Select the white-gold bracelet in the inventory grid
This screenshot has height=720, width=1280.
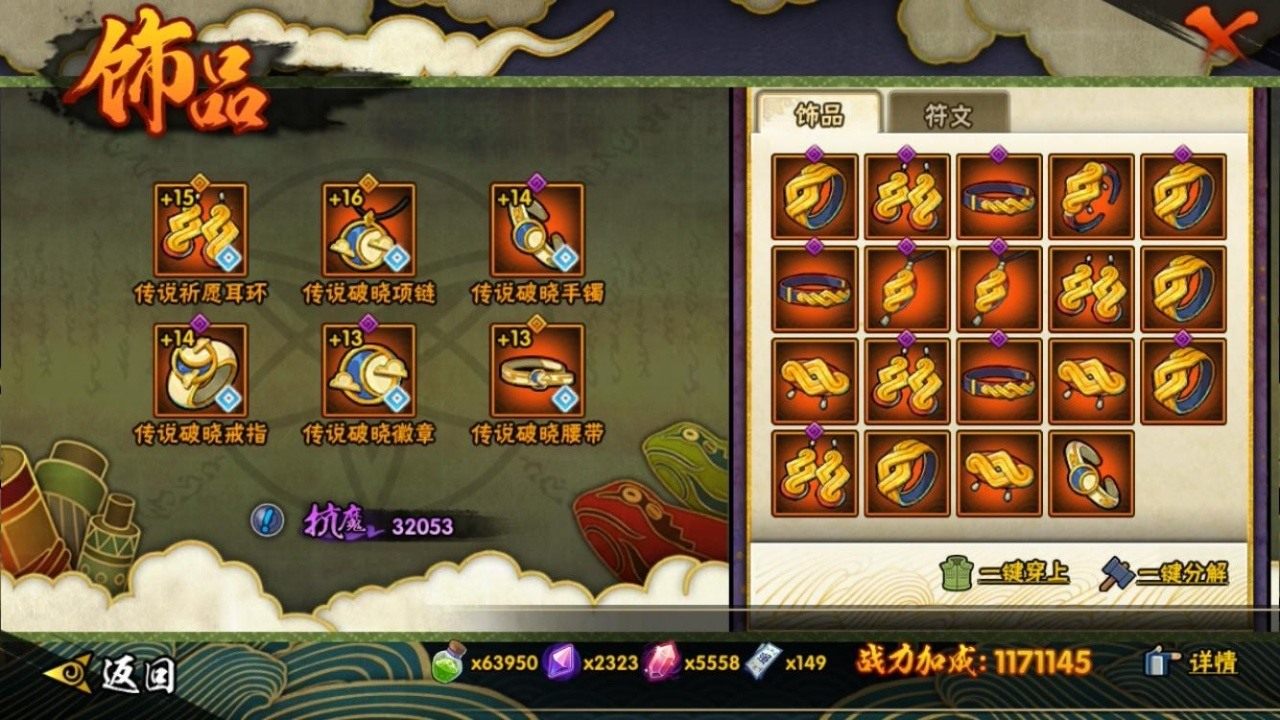point(1091,474)
